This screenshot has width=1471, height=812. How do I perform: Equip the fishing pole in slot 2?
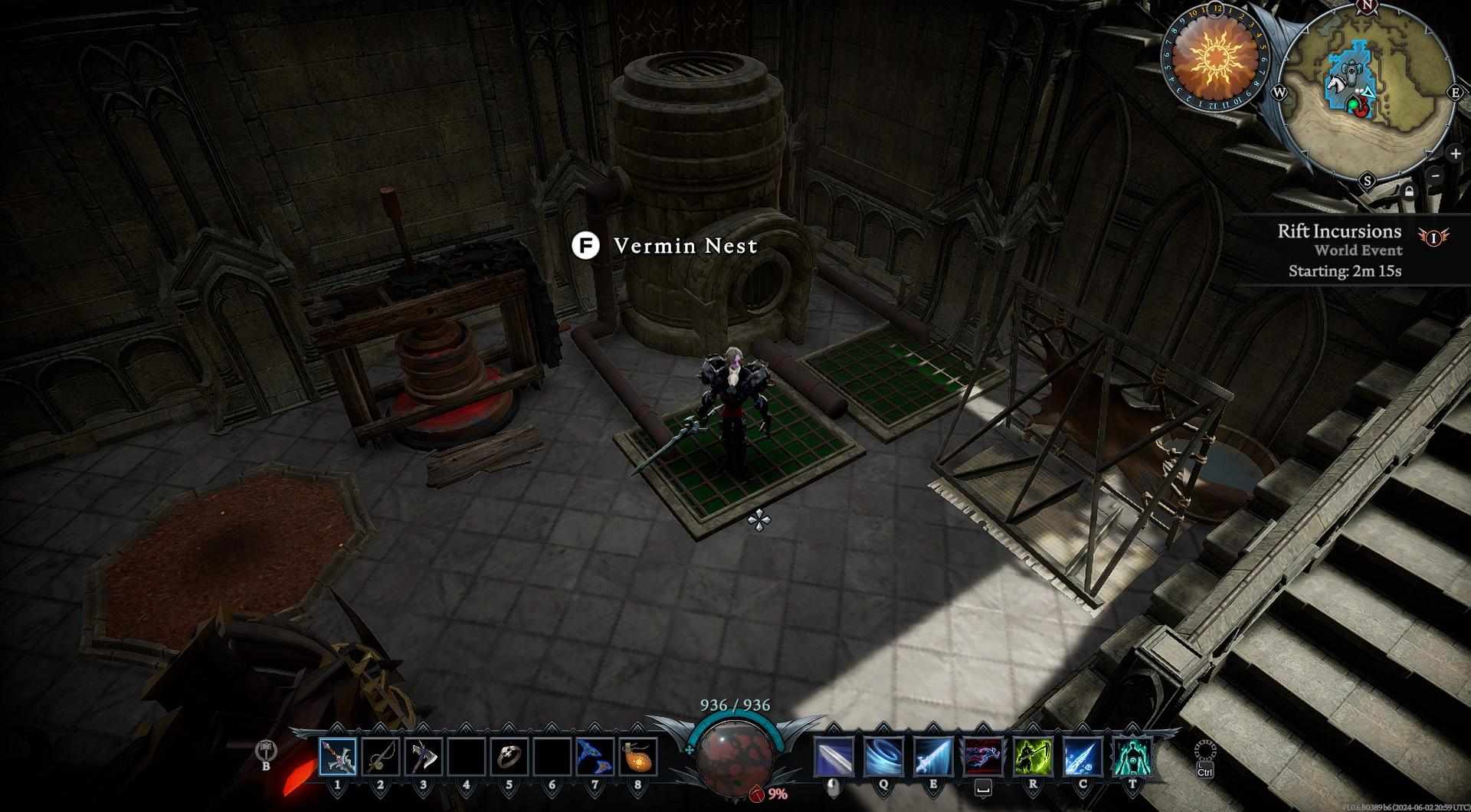(x=380, y=757)
